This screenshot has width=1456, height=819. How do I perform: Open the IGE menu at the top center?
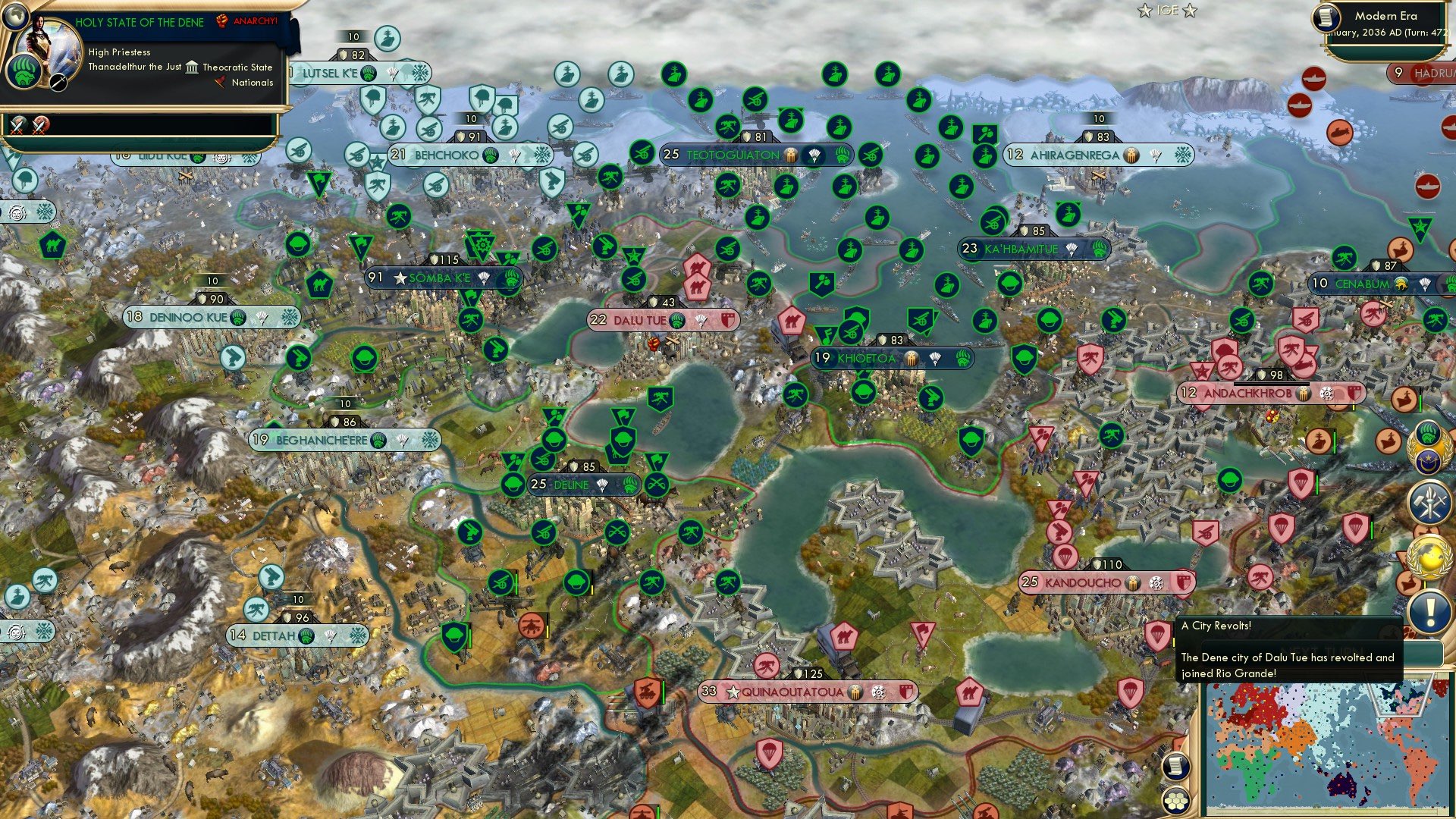(1166, 9)
